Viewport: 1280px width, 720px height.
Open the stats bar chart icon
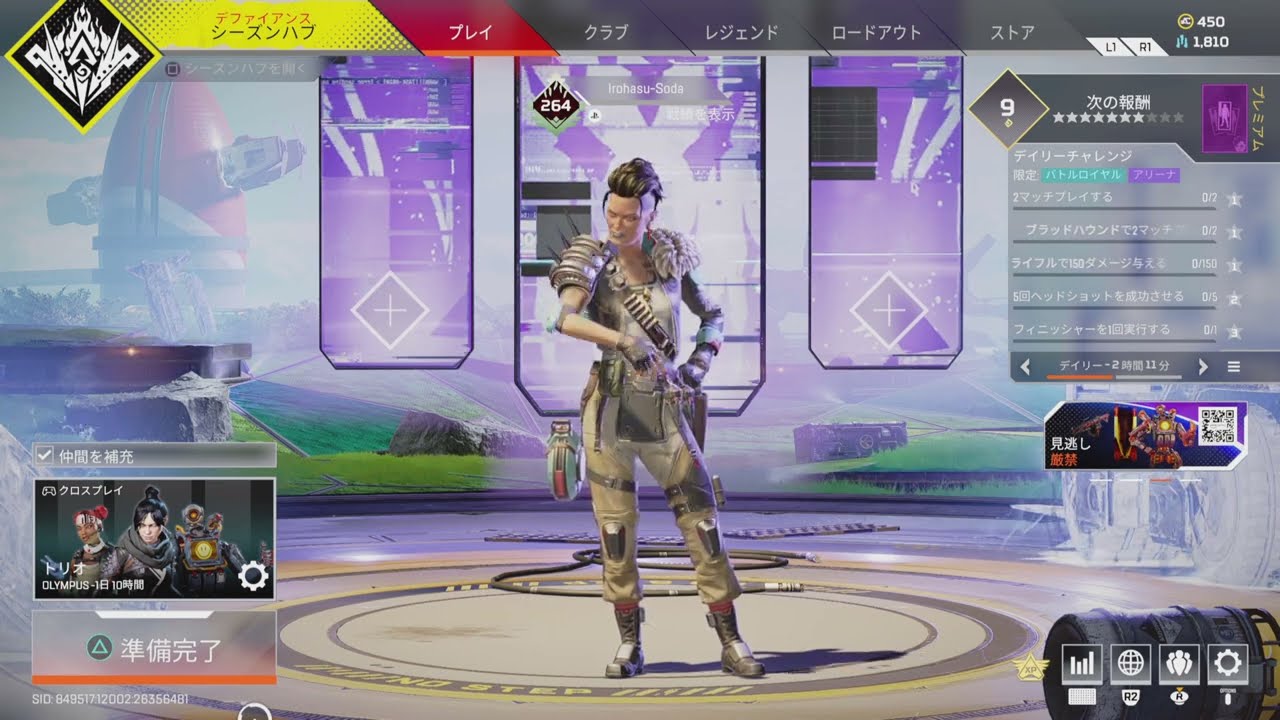1082,663
